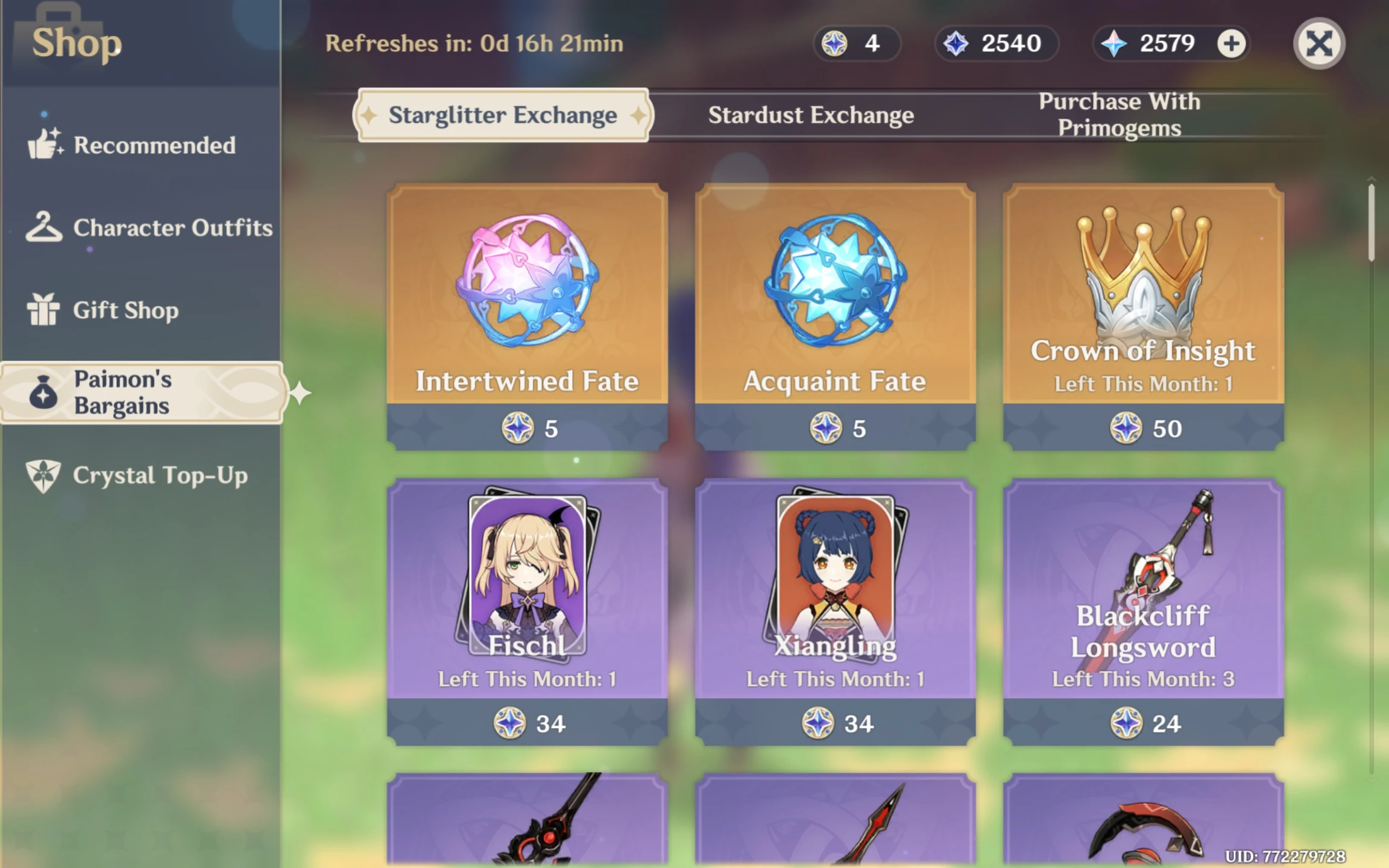This screenshot has width=1389, height=868.
Task: Select the Recommended sidebar icon
Action: pyautogui.click(x=43, y=145)
